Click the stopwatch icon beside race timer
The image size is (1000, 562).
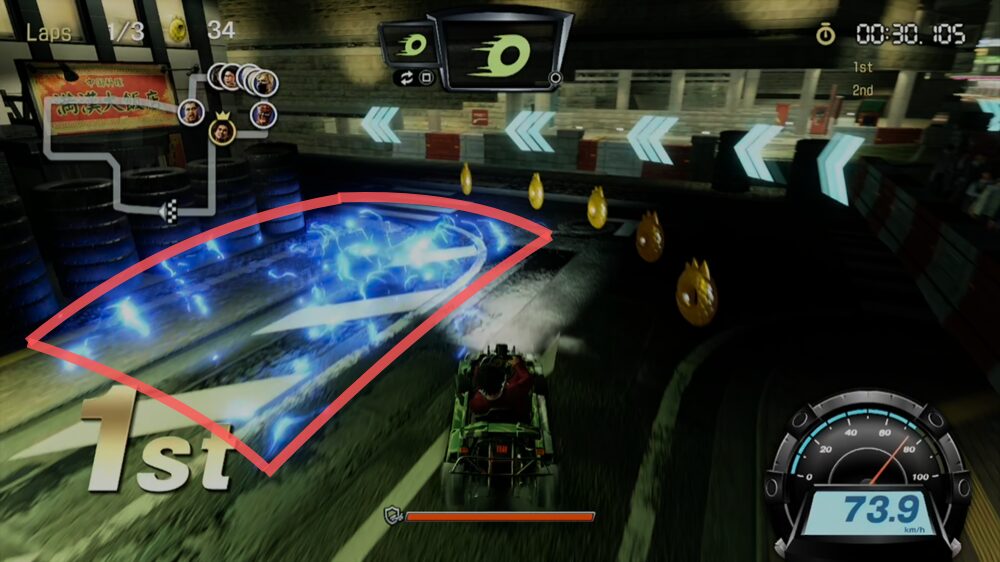(825, 35)
